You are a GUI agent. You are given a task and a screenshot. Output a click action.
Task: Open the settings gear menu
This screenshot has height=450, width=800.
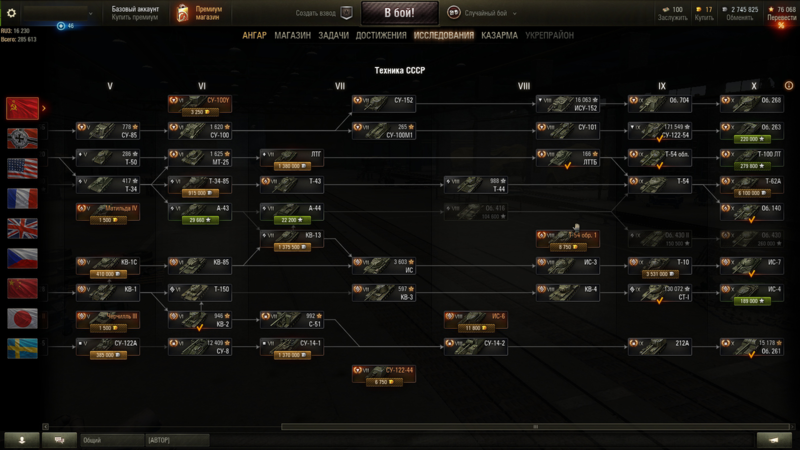point(12,13)
